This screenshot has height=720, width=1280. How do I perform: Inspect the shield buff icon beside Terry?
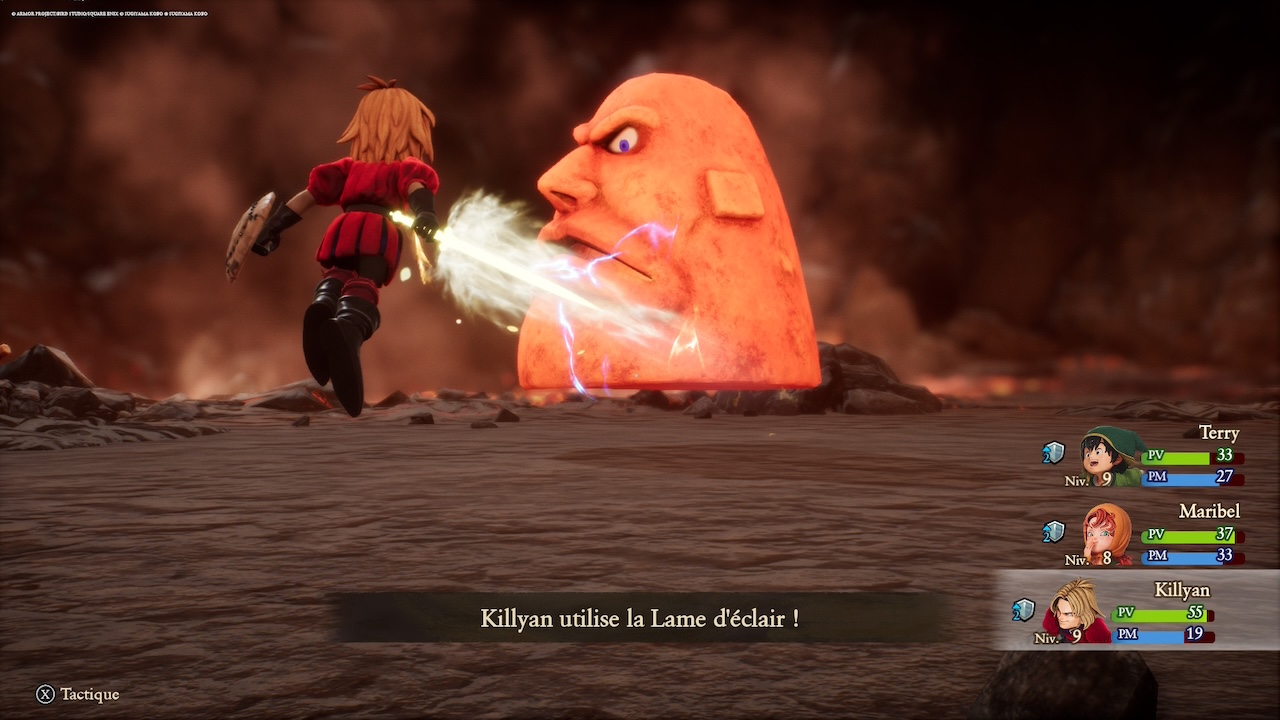tap(1053, 453)
